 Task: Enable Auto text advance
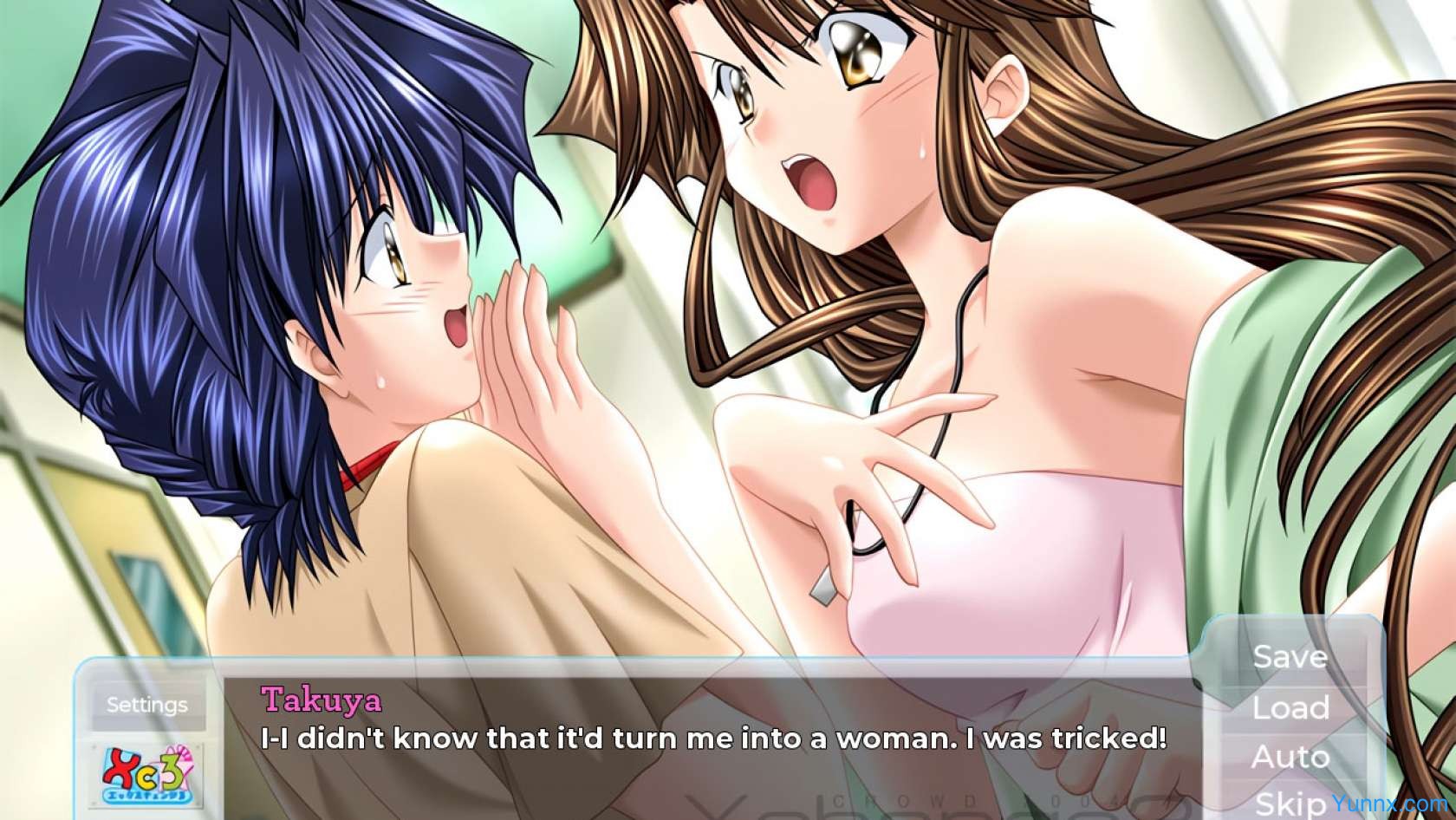[x=1290, y=757]
